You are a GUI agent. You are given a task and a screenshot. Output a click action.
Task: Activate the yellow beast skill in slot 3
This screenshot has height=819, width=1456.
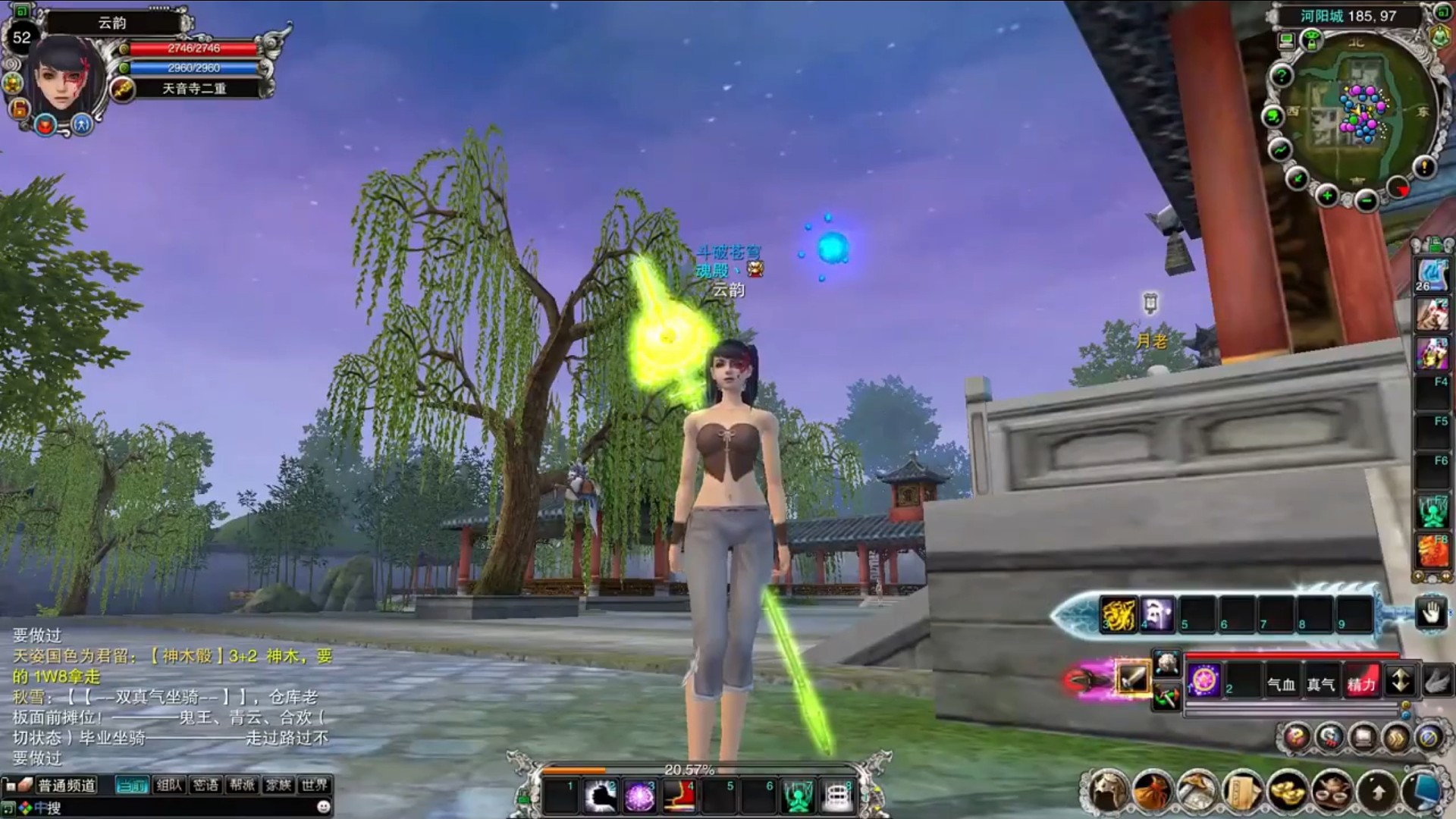1119,614
